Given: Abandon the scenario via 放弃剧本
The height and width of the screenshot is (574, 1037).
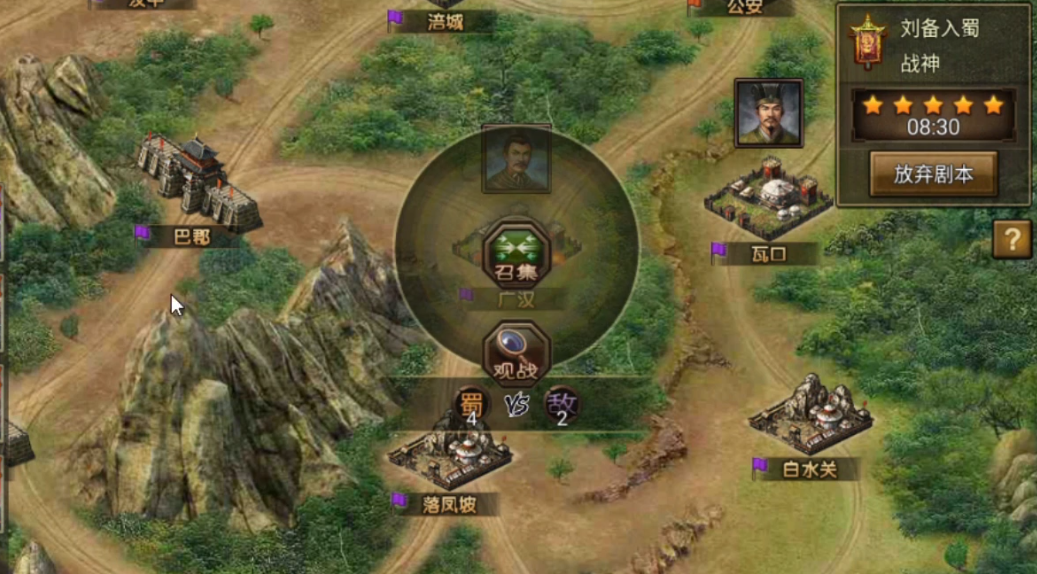Looking at the screenshot, I should (932, 174).
